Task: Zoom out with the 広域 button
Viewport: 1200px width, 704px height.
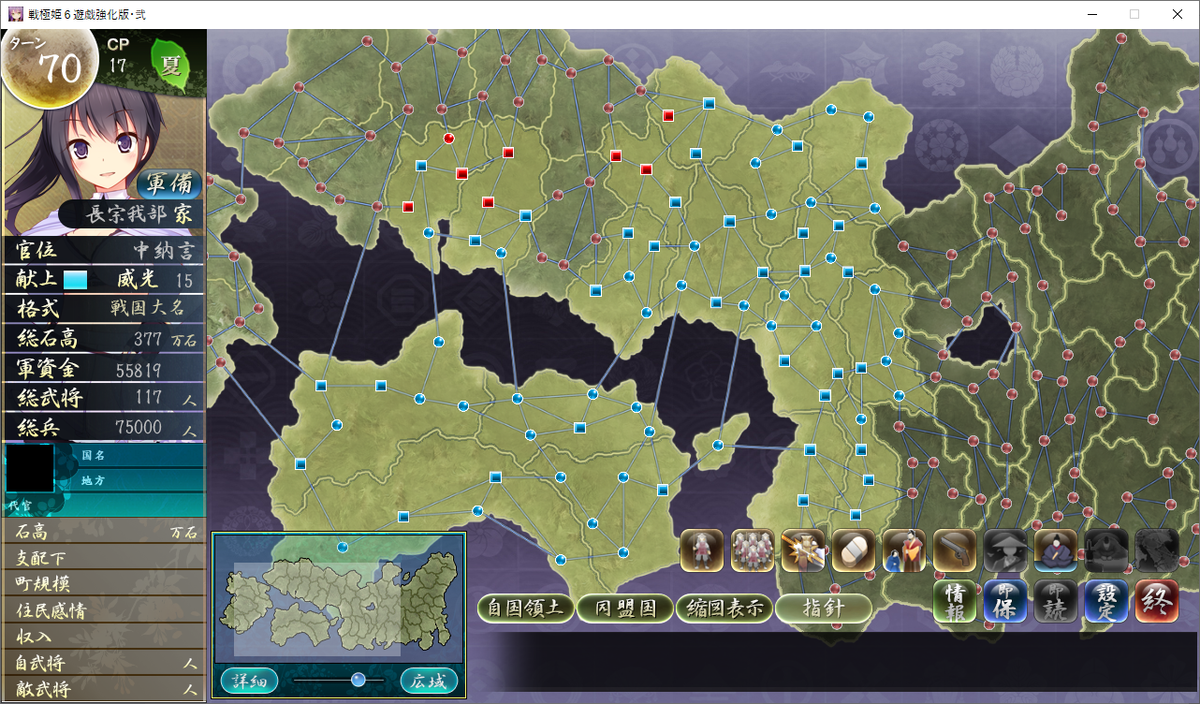Action: tap(429, 681)
